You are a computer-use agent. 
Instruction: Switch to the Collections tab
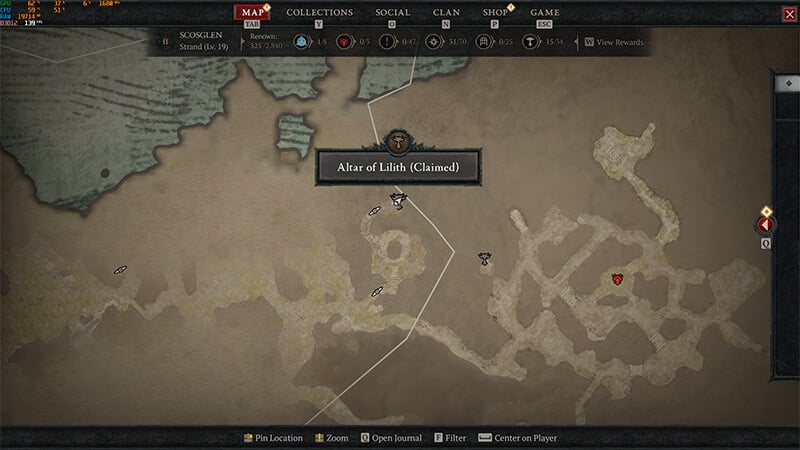319,13
